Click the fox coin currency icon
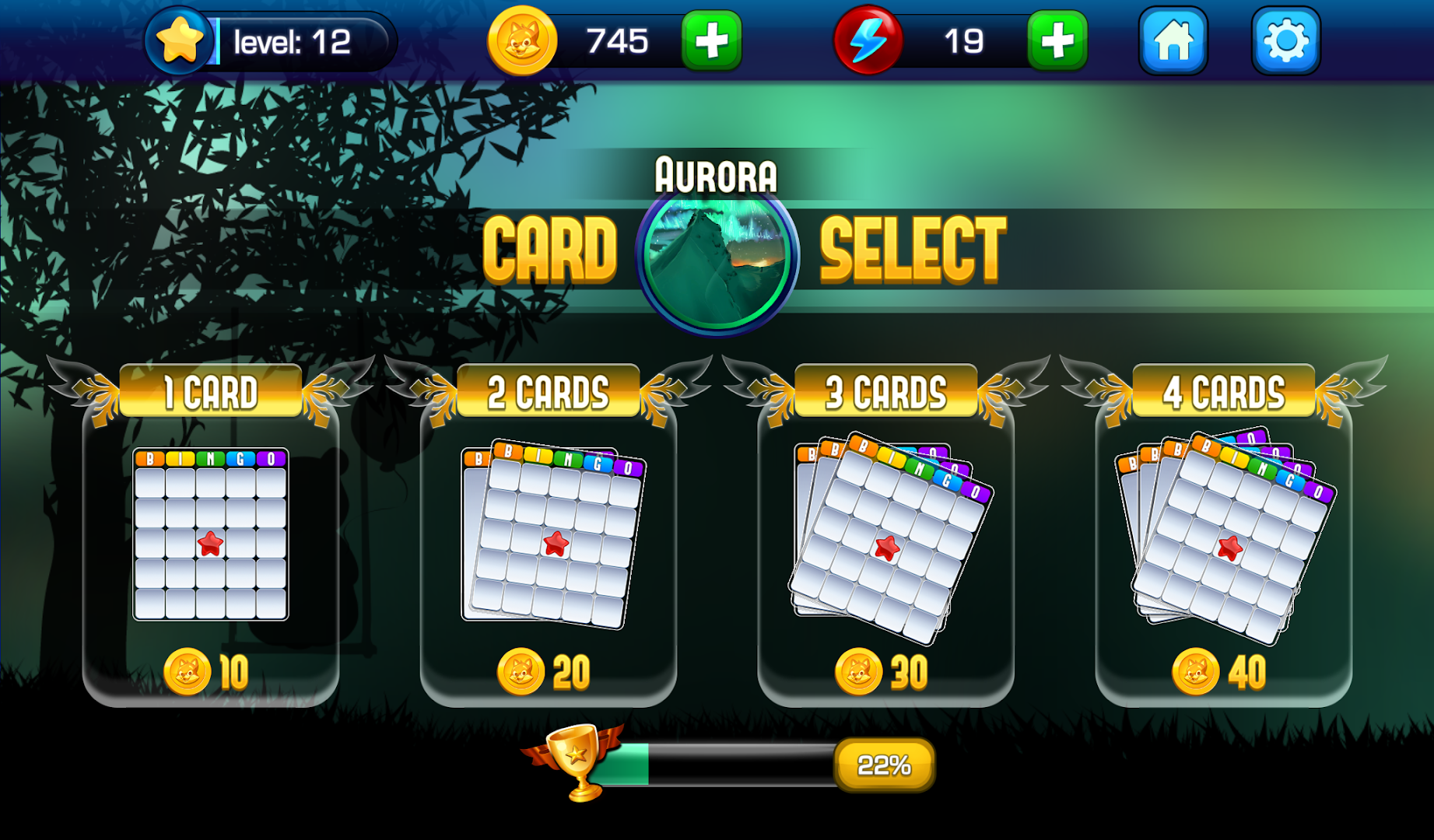The image size is (1434, 840). 522,40
